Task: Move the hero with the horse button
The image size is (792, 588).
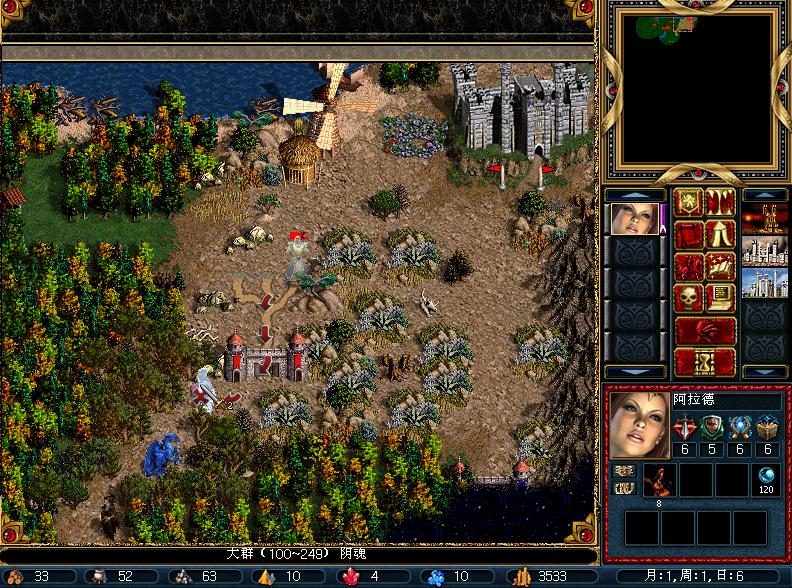Action: (x=689, y=267)
